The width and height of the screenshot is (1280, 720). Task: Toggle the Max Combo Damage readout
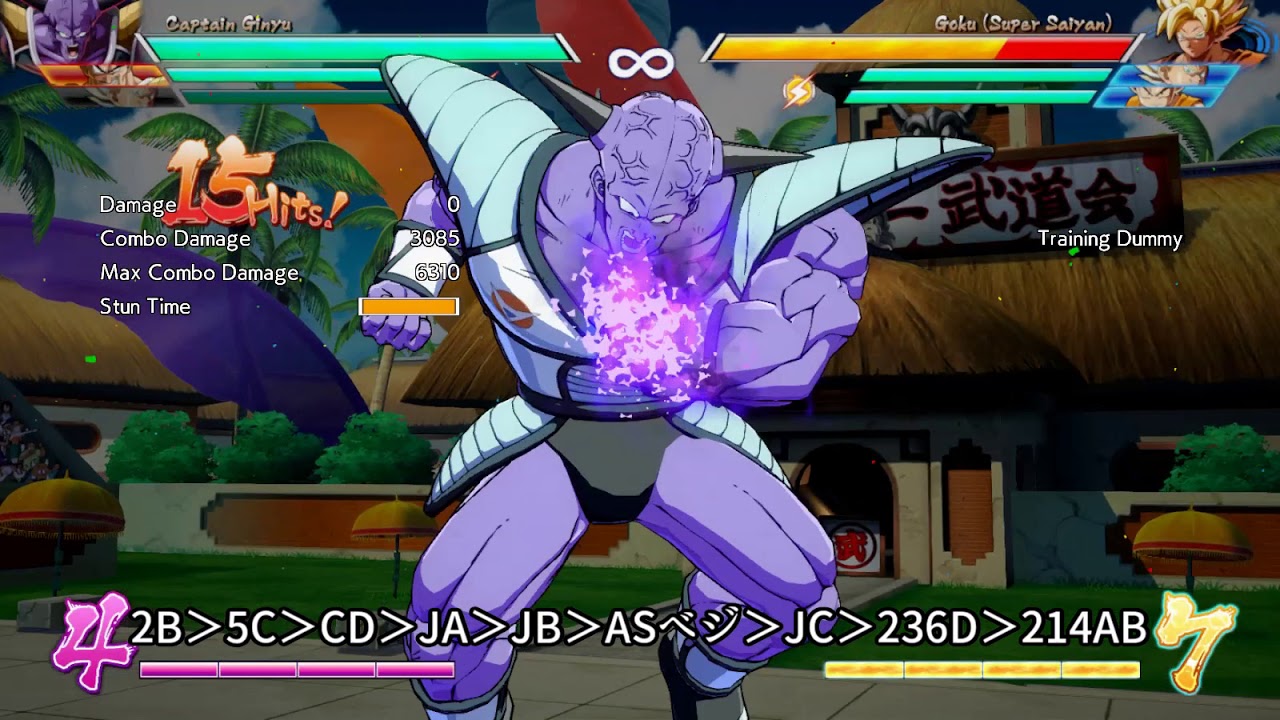(200, 272)
